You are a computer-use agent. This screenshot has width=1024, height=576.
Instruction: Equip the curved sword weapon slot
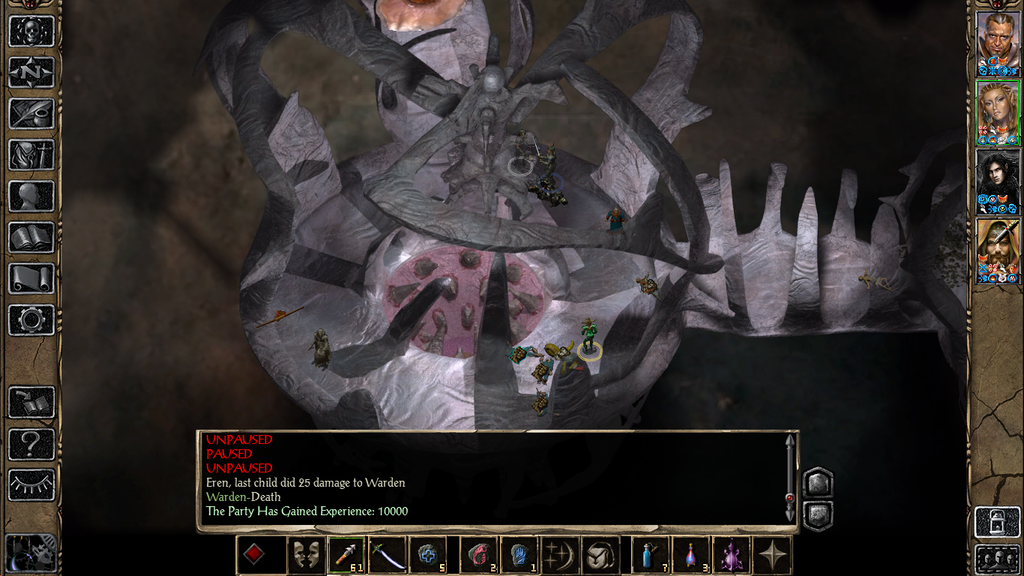click(x=388, y=555)
